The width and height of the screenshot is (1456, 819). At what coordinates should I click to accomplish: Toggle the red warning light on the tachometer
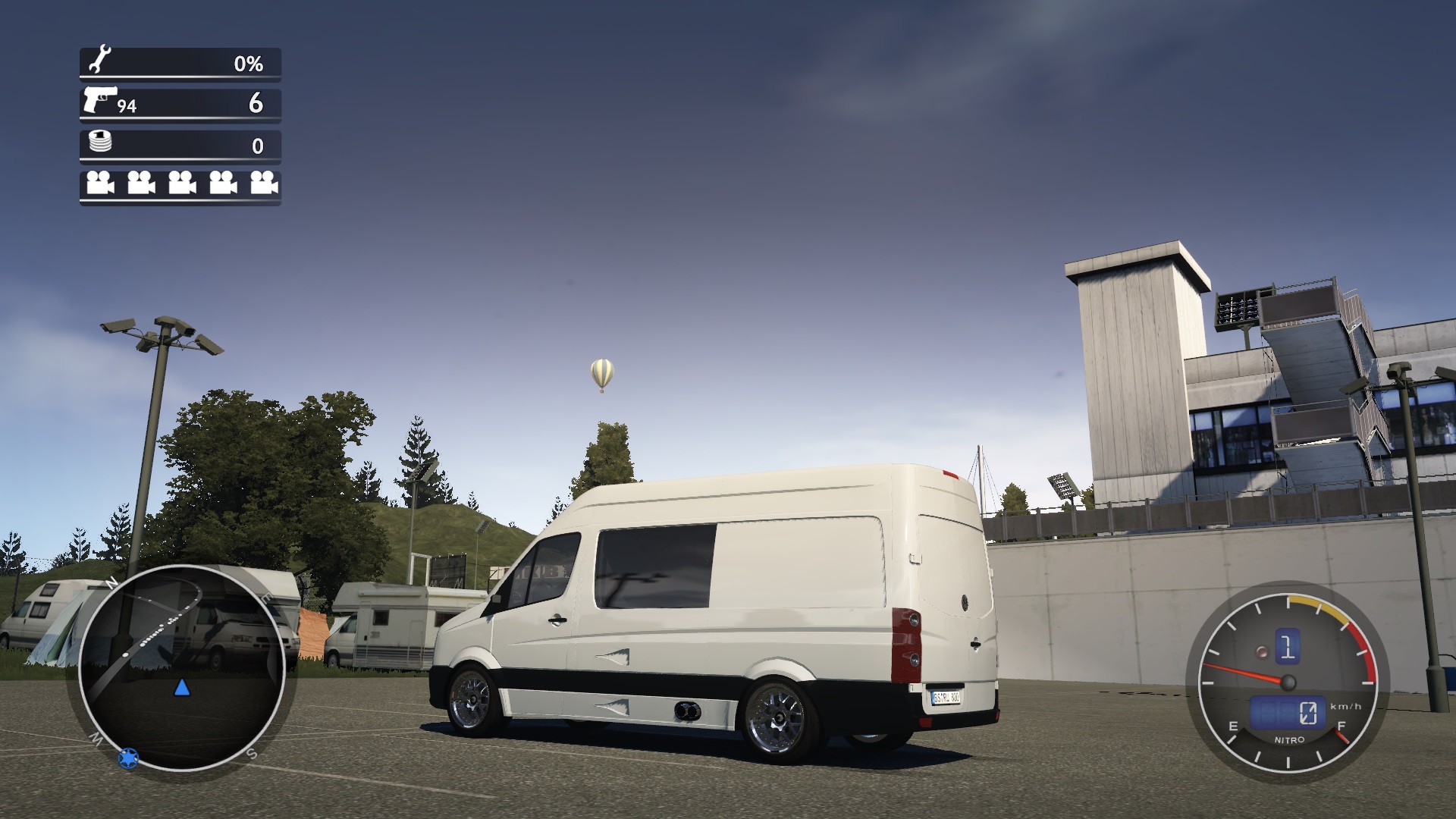(1262, 653)
